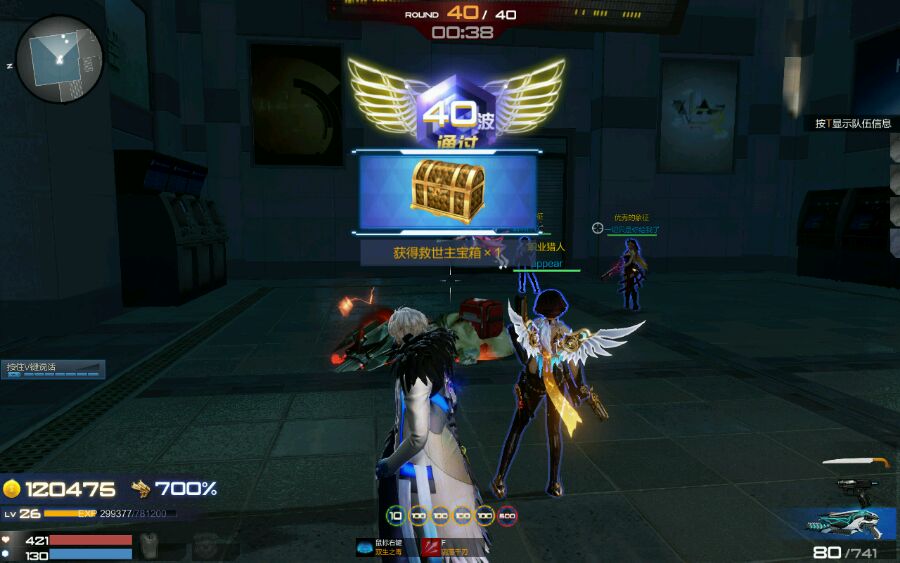The width and height of the screenshot is (900, 563).
Task: Click the gold coin currency icon
Action: [12, 488]
